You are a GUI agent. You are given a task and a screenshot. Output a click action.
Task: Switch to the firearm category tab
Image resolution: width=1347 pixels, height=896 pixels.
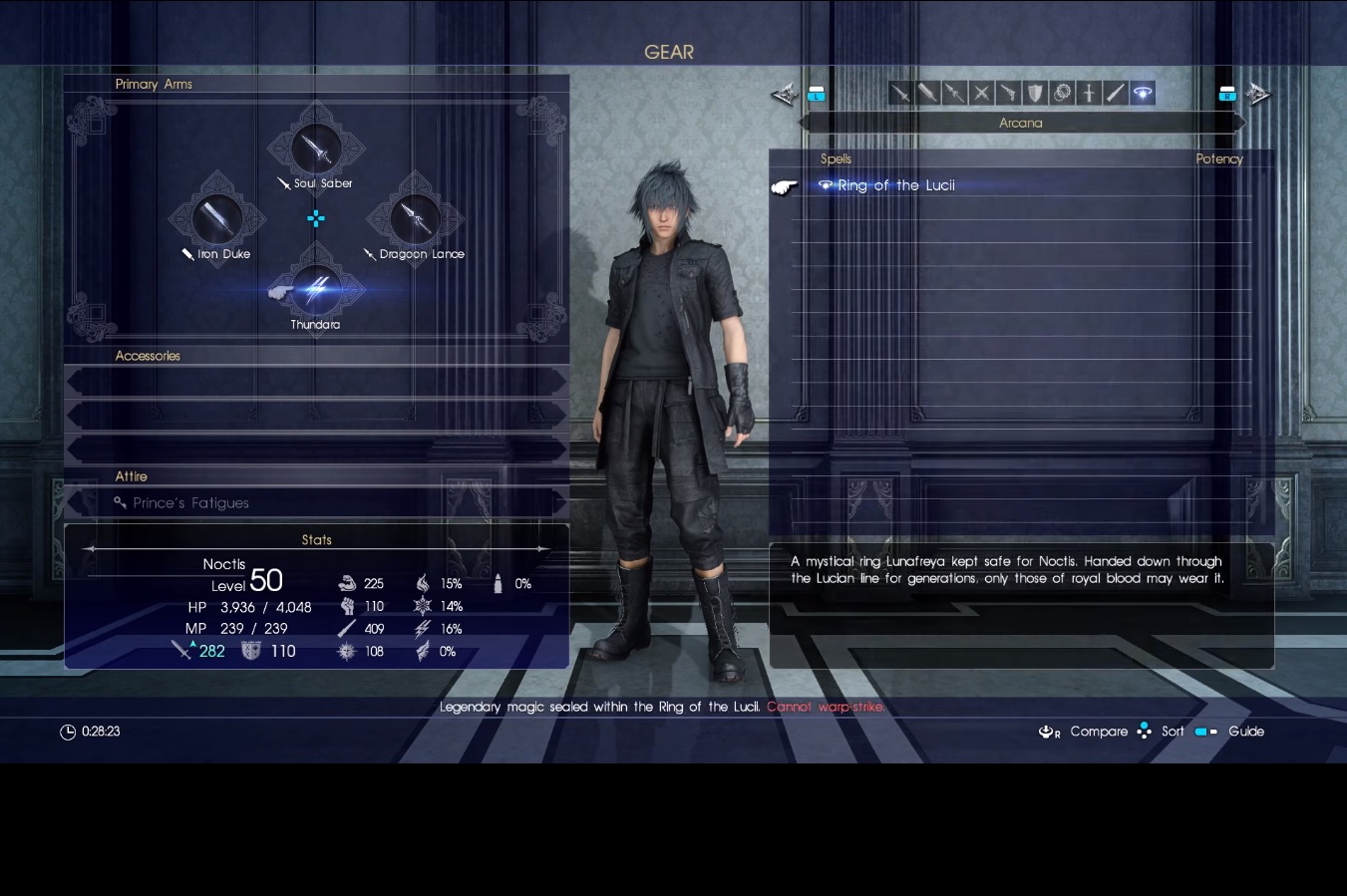[1008, 94]
